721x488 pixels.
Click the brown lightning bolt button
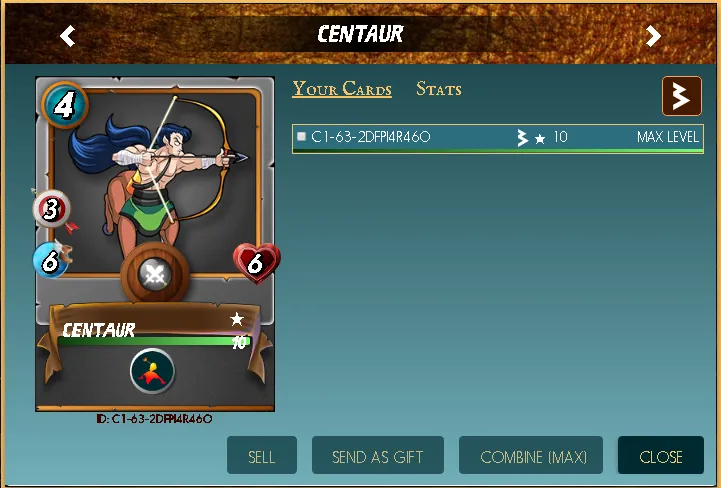tap(681, 96)
